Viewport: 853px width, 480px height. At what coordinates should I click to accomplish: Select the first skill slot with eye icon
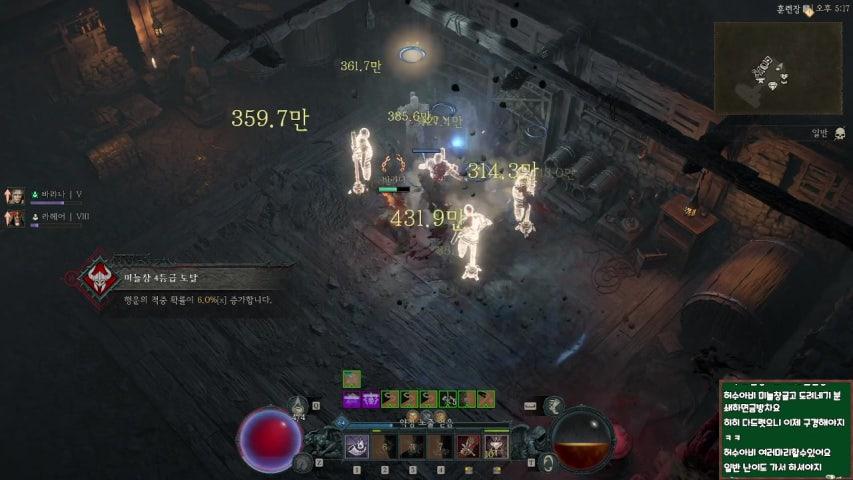(x=357, y=447)
